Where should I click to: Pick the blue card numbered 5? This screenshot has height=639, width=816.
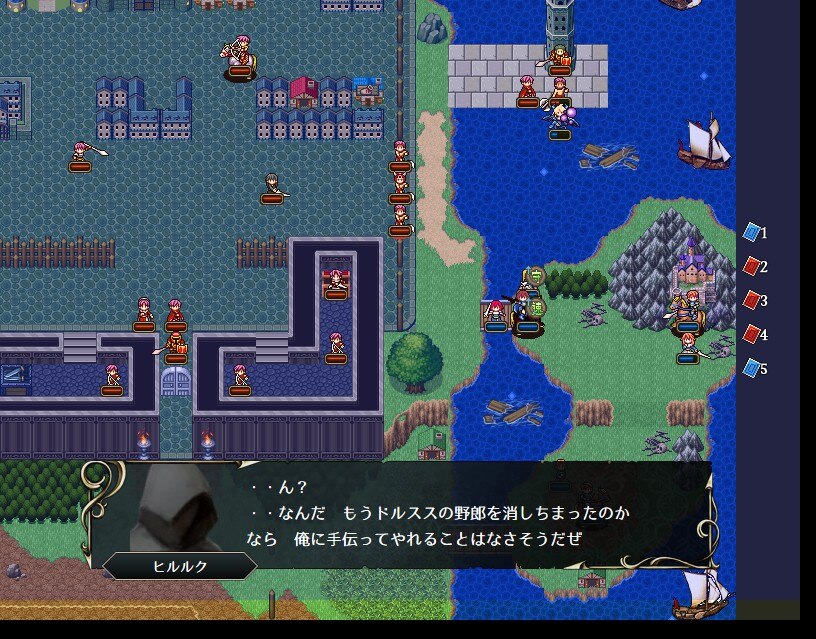752,369
